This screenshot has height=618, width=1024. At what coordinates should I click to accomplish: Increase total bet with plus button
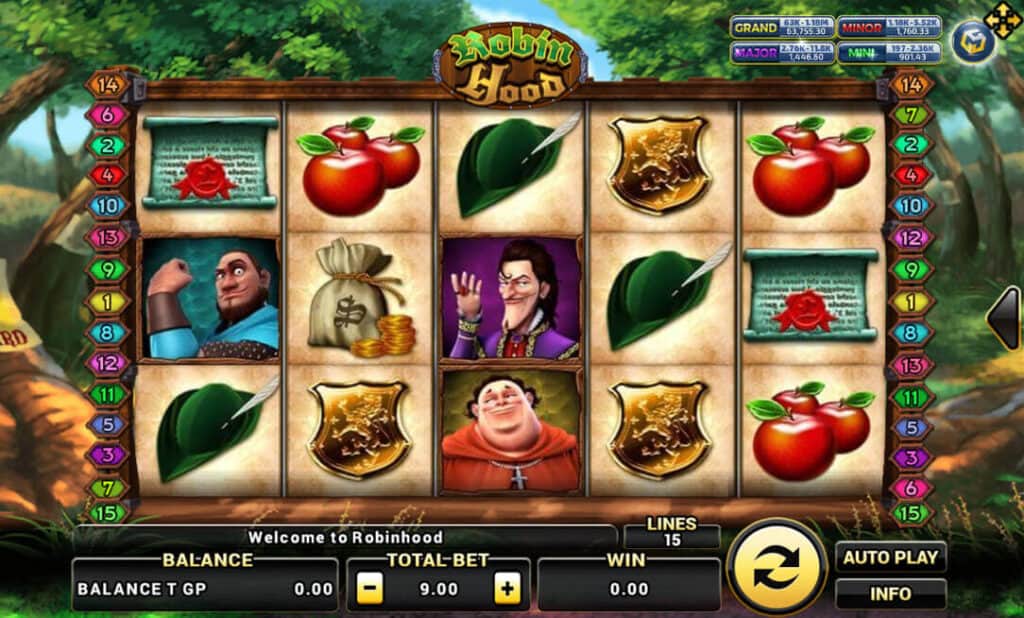click(508, 589)
